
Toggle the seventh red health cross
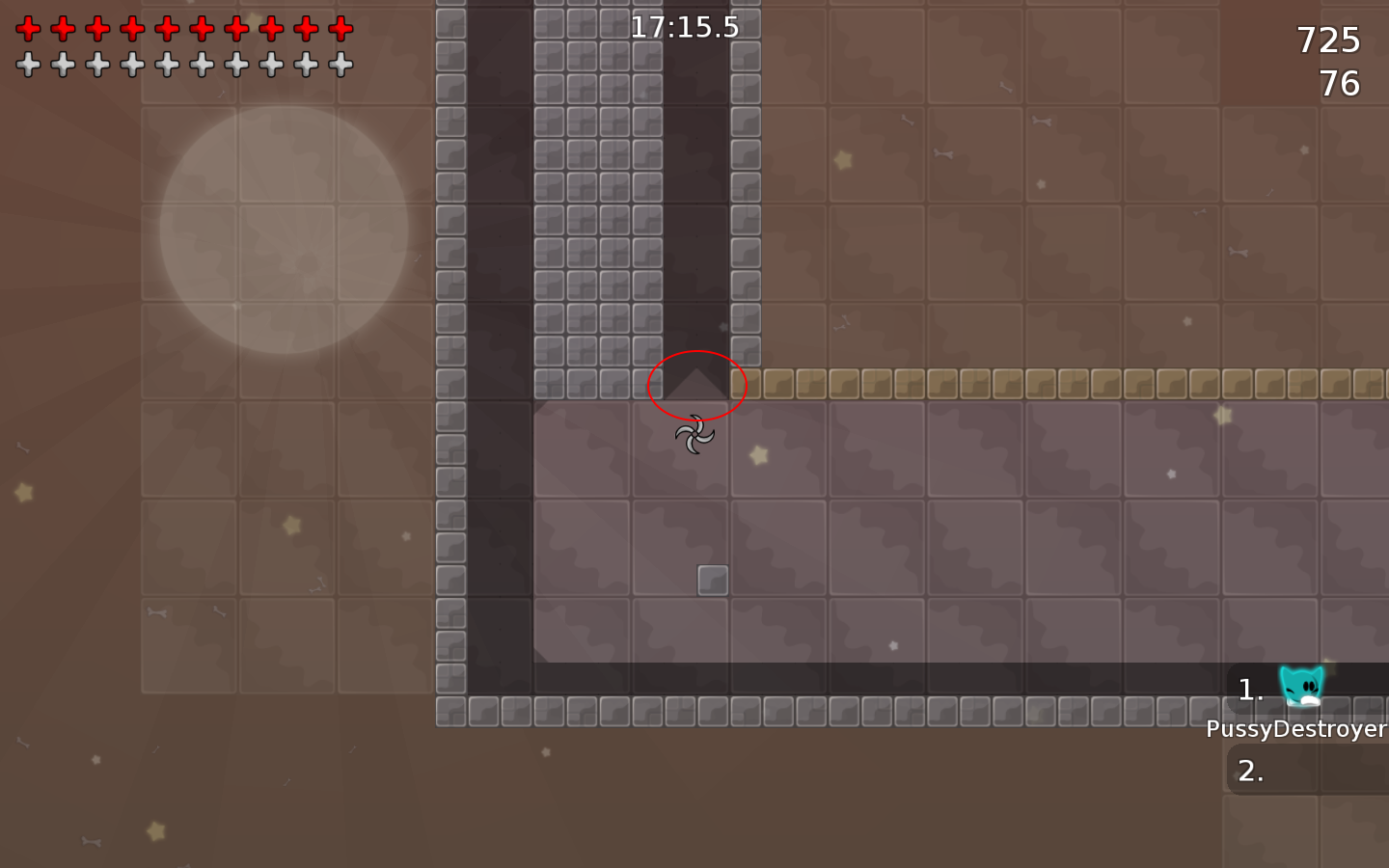237,28
